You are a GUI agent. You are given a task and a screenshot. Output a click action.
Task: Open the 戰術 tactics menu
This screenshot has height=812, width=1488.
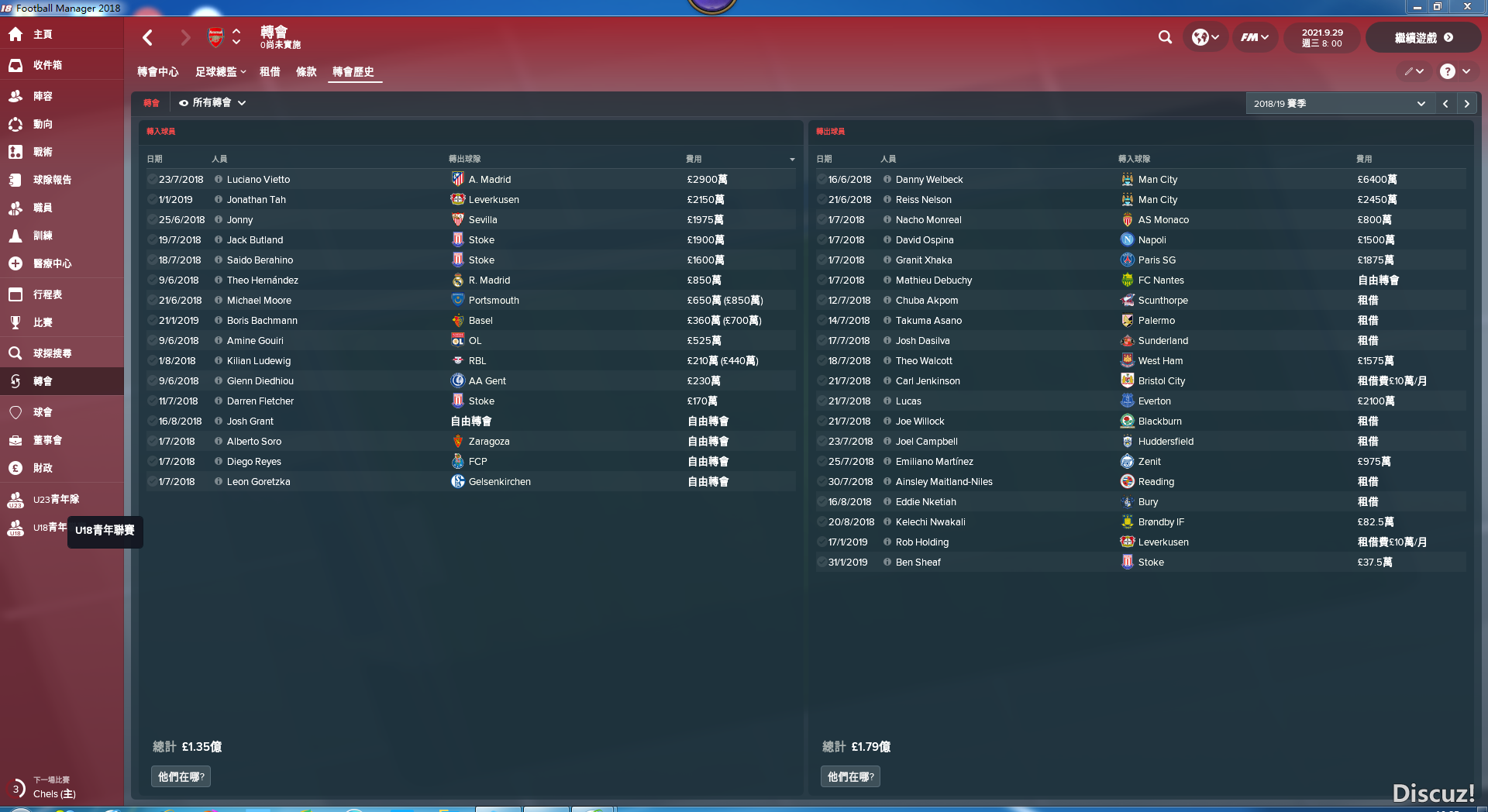[43, 152]
